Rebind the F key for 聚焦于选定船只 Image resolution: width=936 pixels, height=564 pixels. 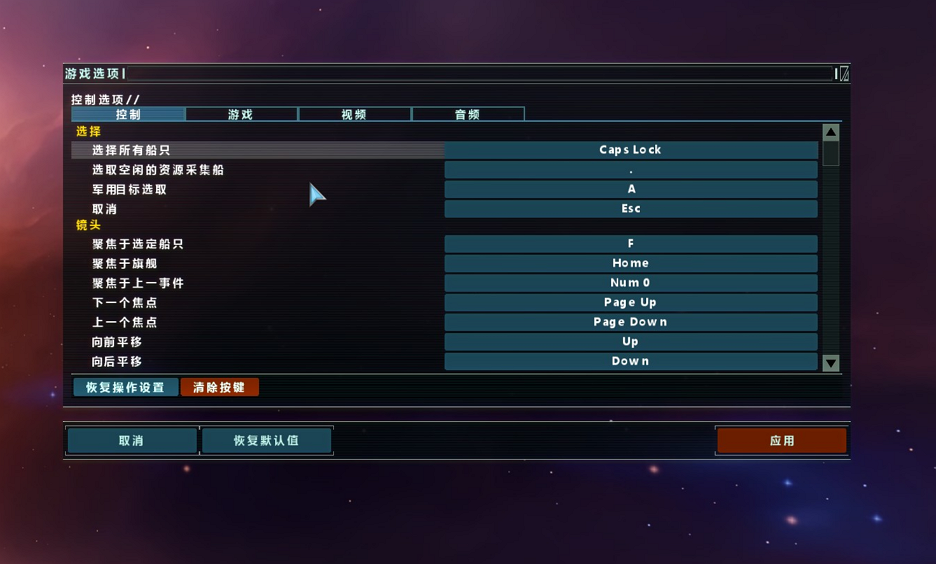pyautogui.click(x=630, y=244)
